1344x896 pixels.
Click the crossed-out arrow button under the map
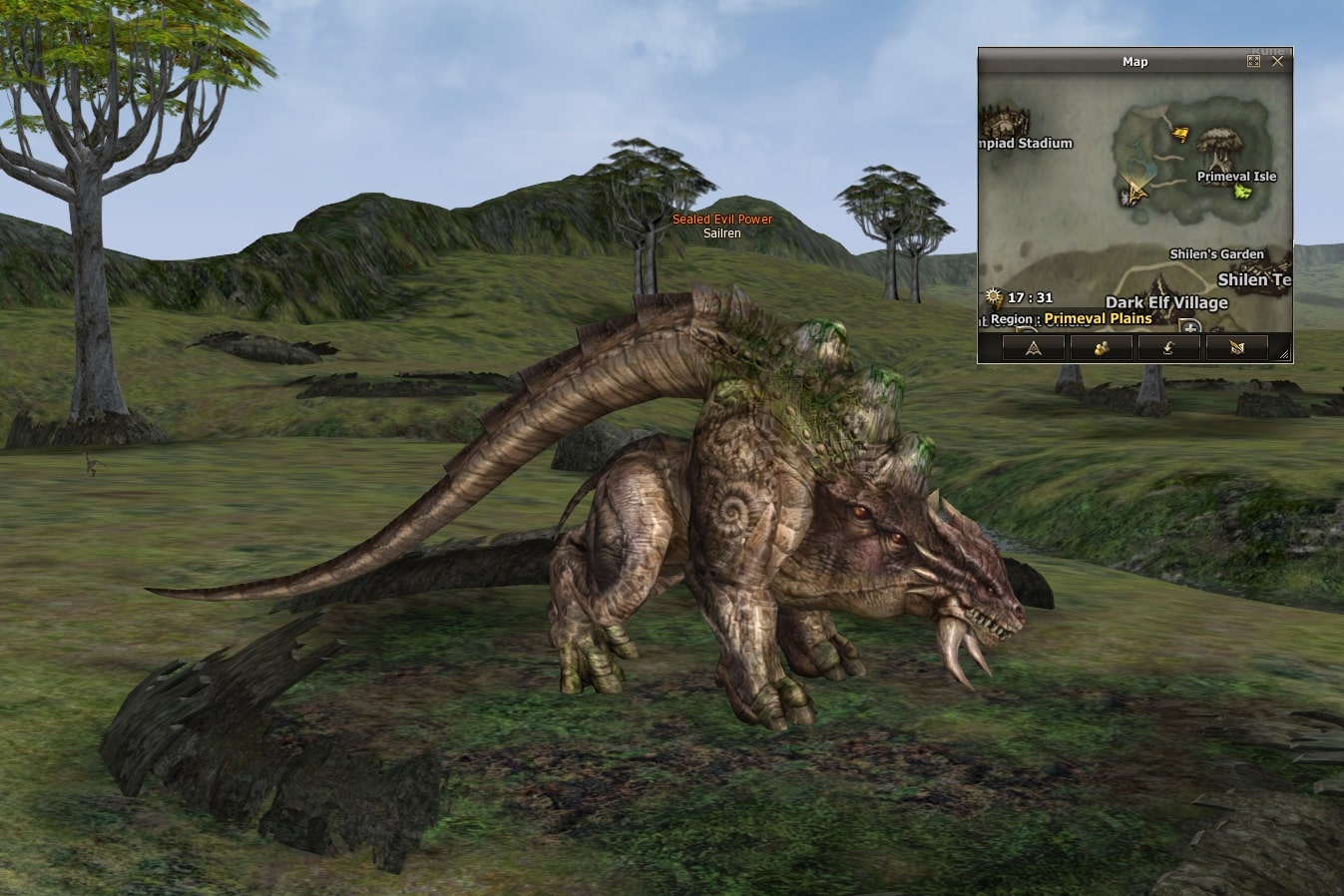pyautogui.click(x=1236, y=347)
